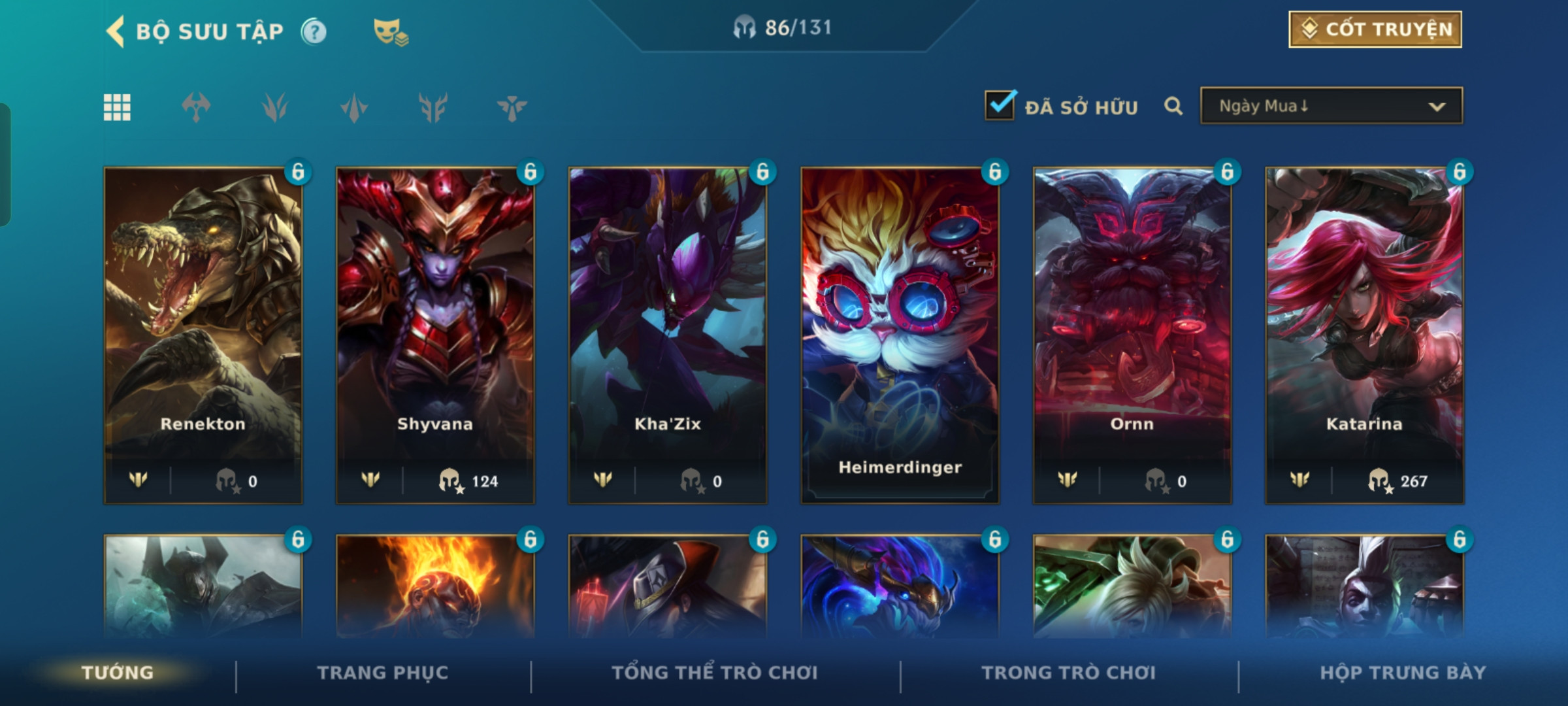This screenshot has width=1568, height=706.
Task: Toggle the Đã Sở Hữu checkbox
Action: 1000,106
